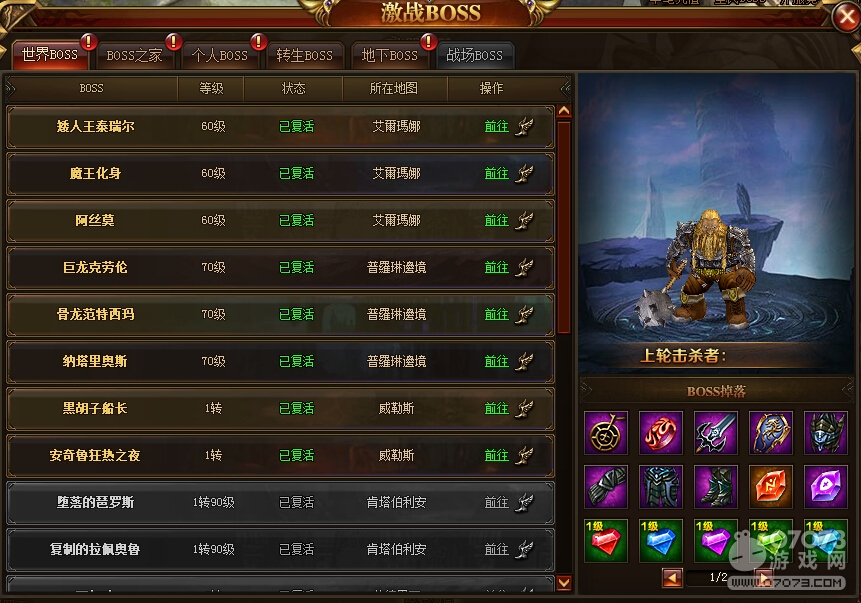The image size is (861, 603).
Task: Switch to the 世界BOSS tab
Action: (x=49, y=55)
